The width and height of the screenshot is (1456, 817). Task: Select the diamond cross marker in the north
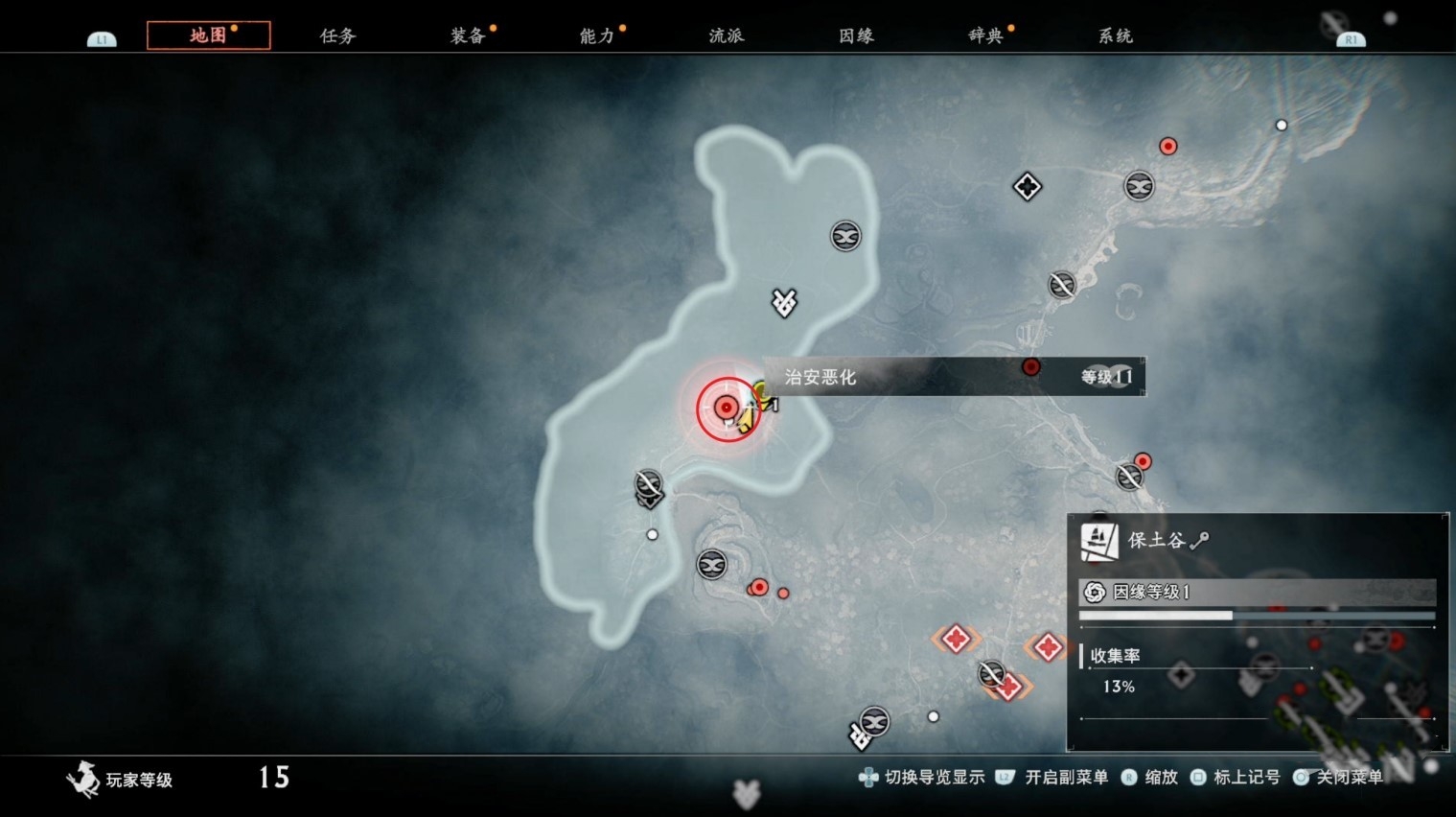(1027, 186)
